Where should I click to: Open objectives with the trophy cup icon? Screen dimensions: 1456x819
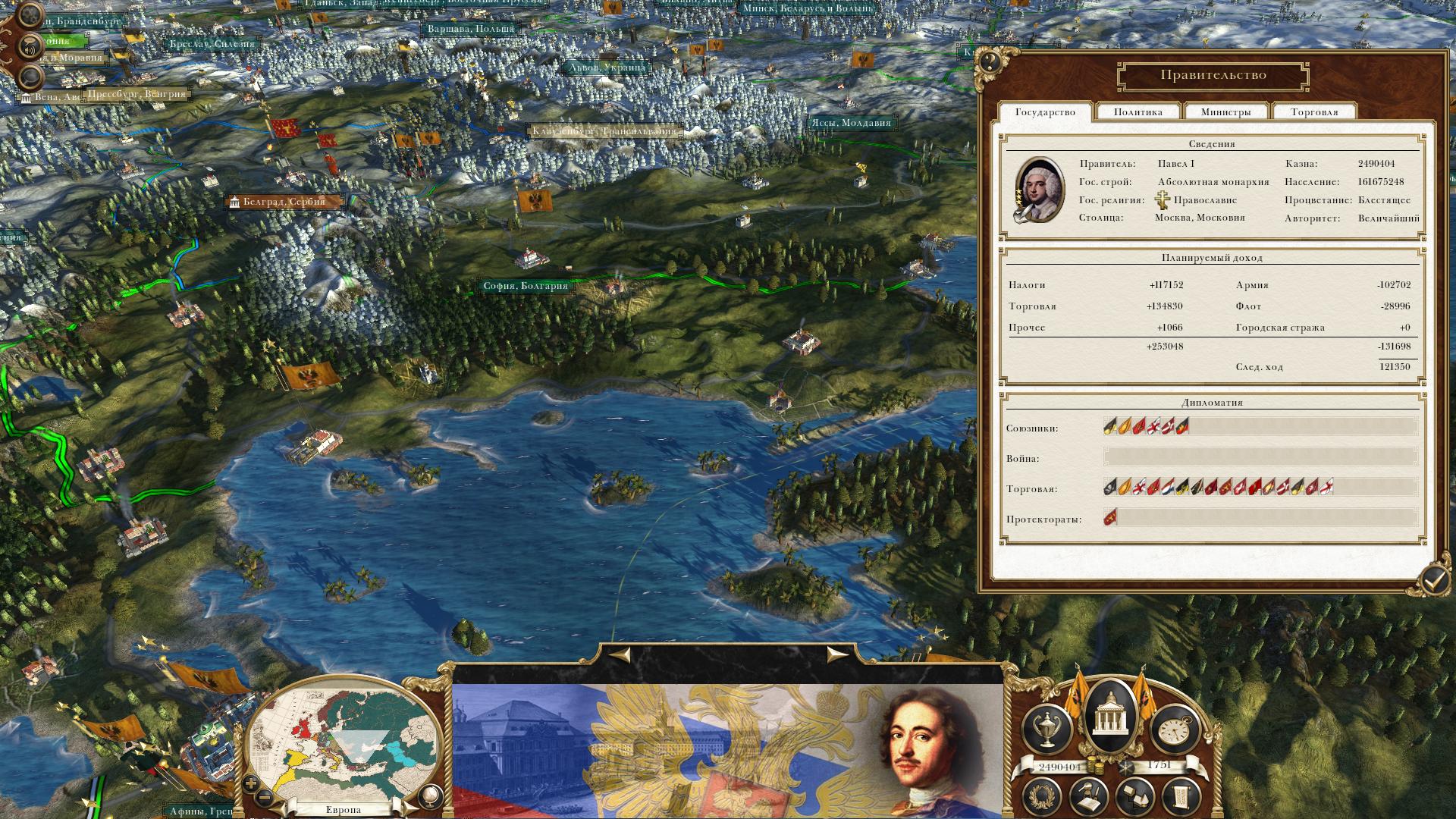click(x=1046, y=729)
